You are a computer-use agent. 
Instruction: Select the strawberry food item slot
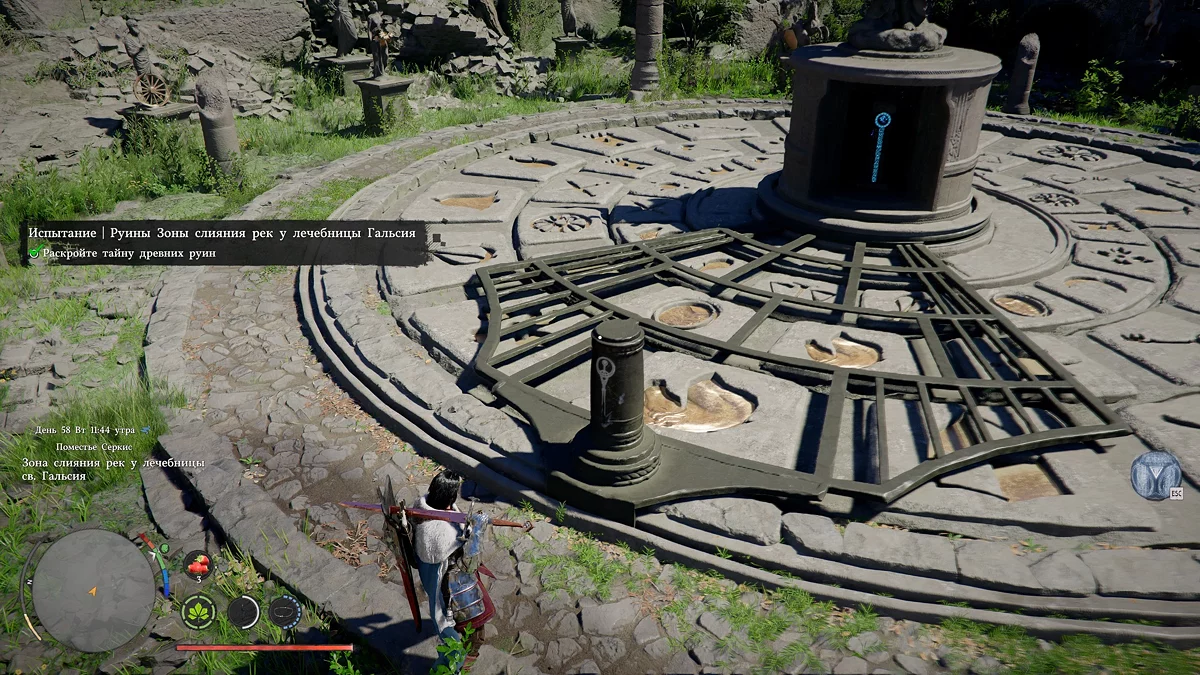[197, 565]
